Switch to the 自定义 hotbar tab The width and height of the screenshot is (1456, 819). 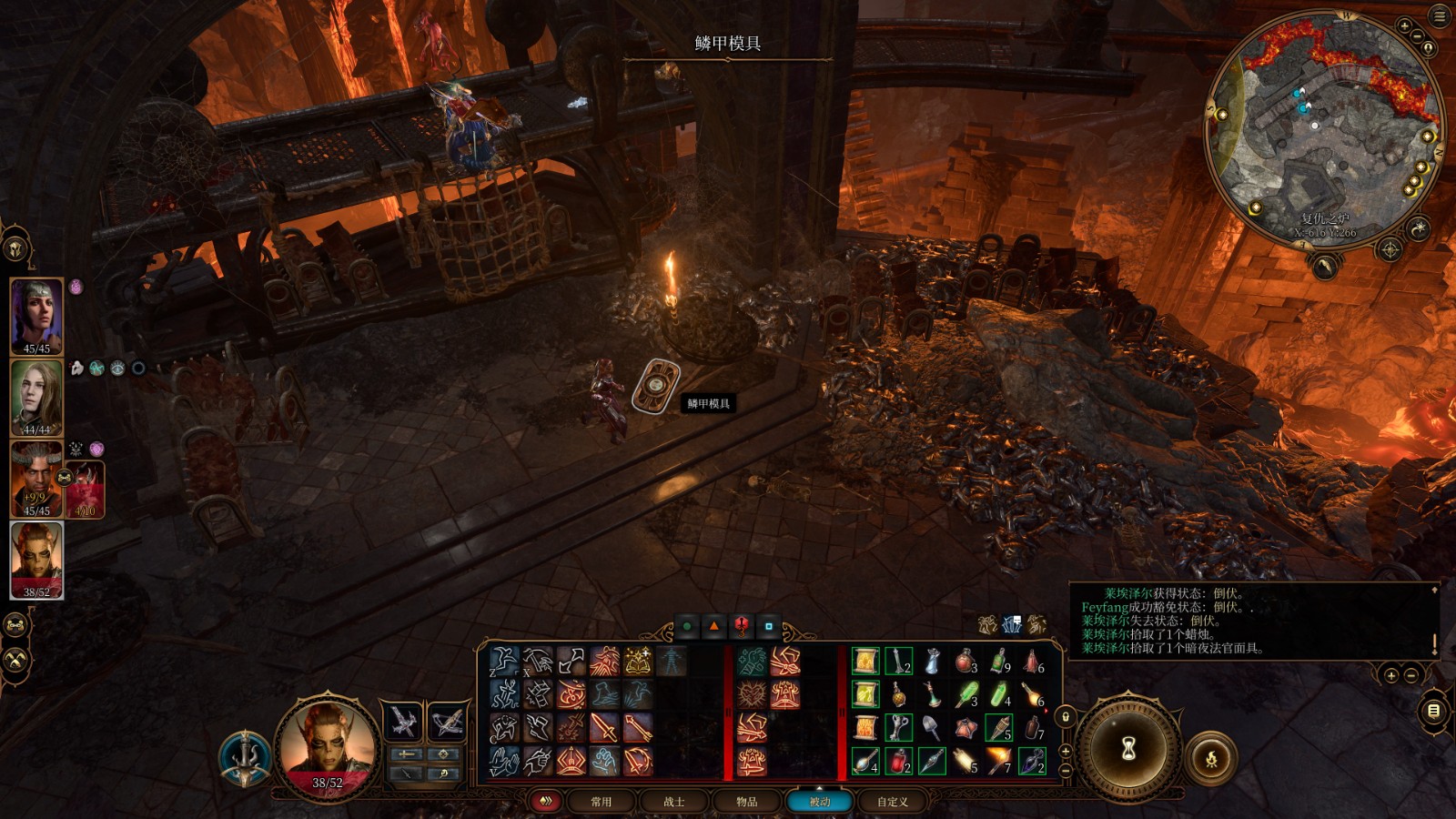(x=892, y=802)
